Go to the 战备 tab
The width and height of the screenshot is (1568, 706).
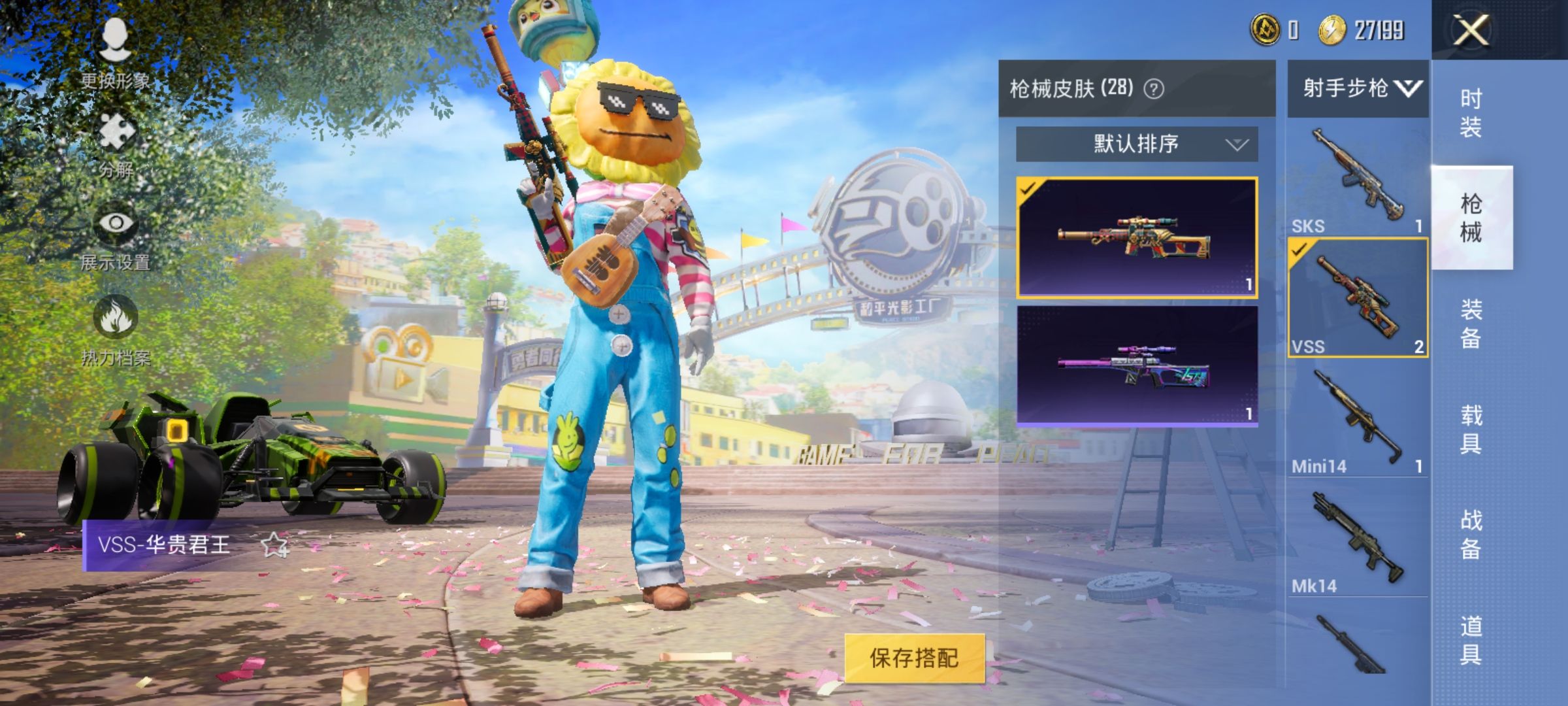pos(1471,534)
